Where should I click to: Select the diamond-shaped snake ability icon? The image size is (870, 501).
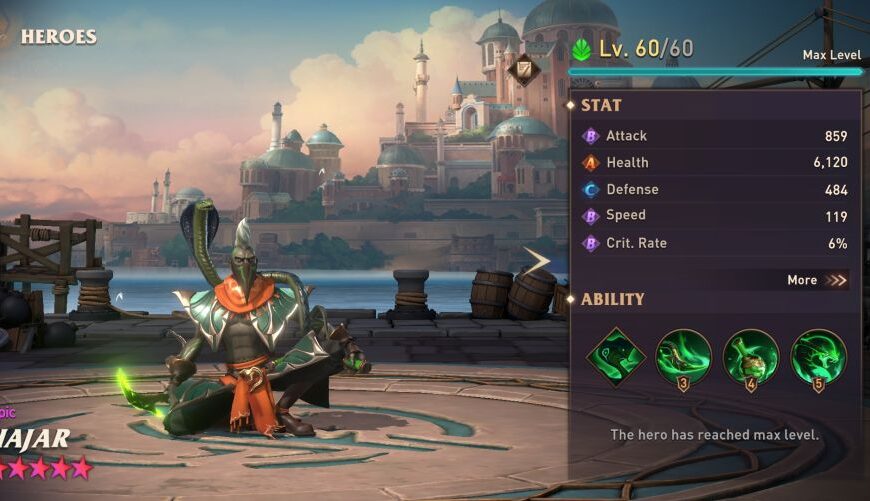coord(615,357)
